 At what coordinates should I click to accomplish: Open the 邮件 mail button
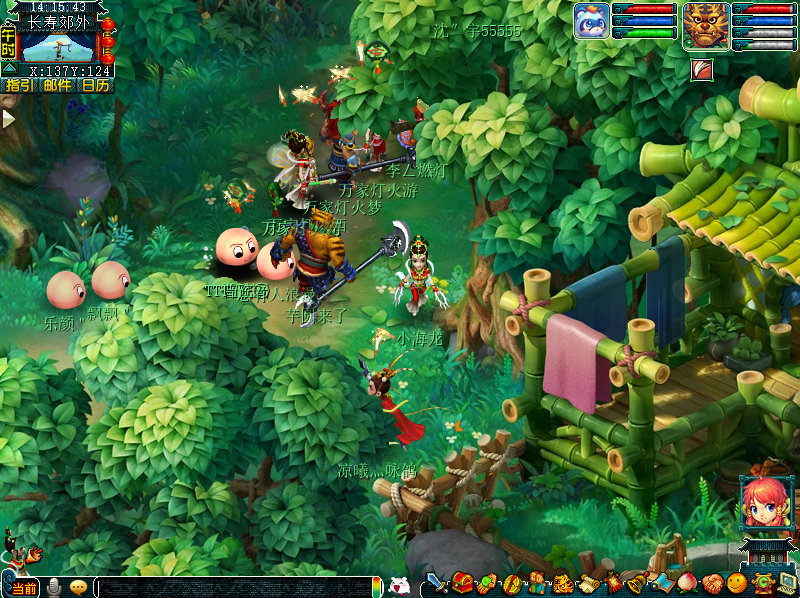[x=57, y=86]
